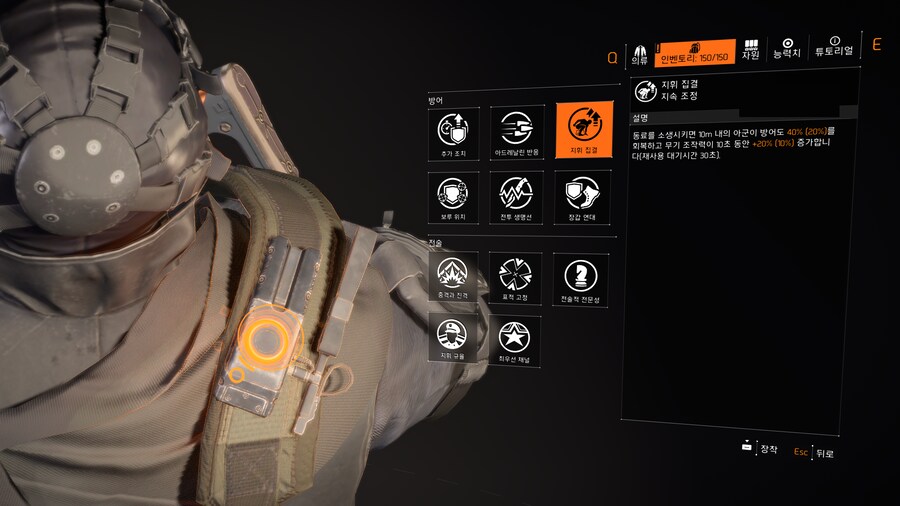This screenshot has height=506, width=900.
Task: Select the 추가 조치 talent icon
Action: tap(453, 130)
